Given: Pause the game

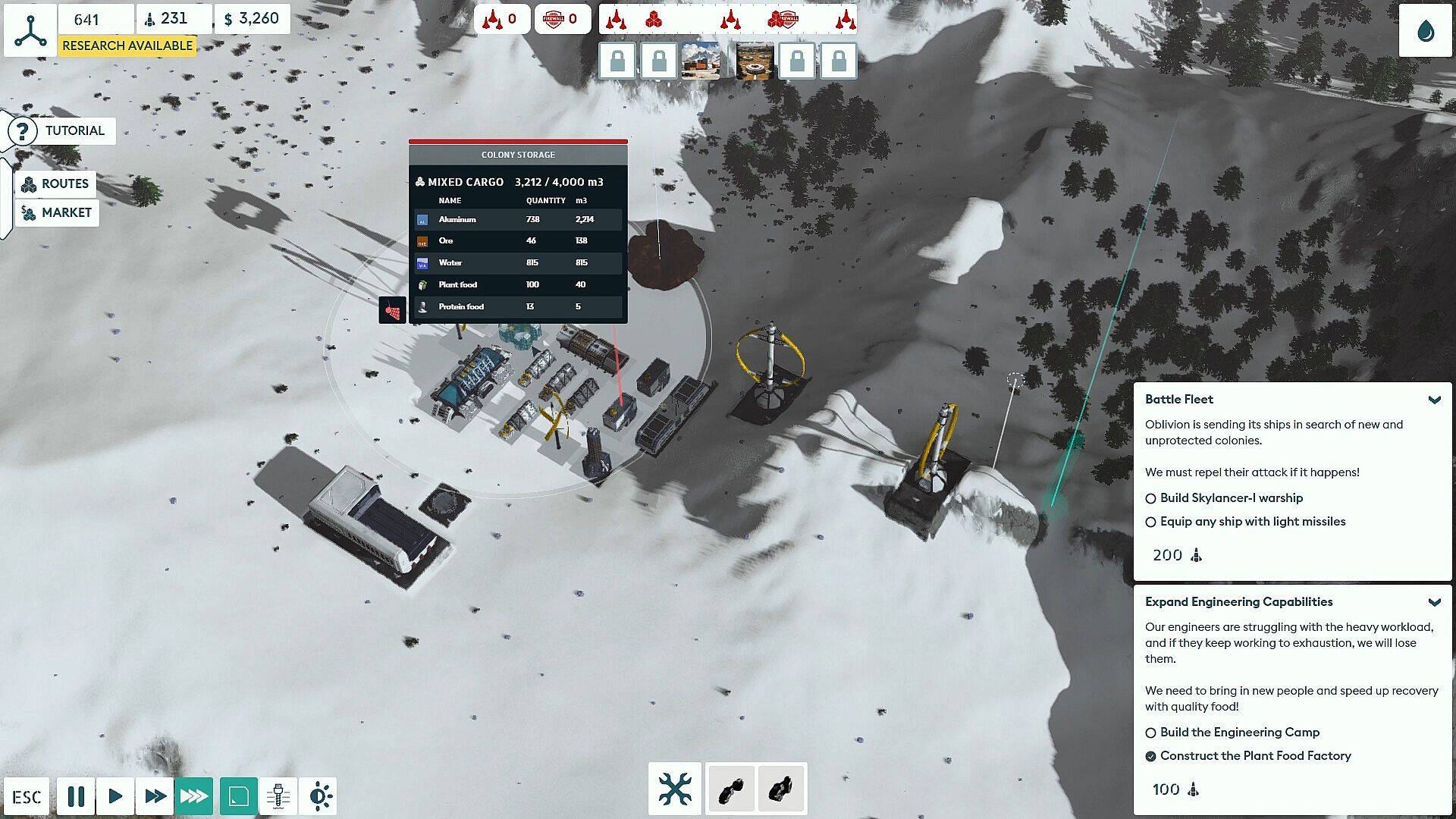Looking at the screenshot, I should click(76, 796).
